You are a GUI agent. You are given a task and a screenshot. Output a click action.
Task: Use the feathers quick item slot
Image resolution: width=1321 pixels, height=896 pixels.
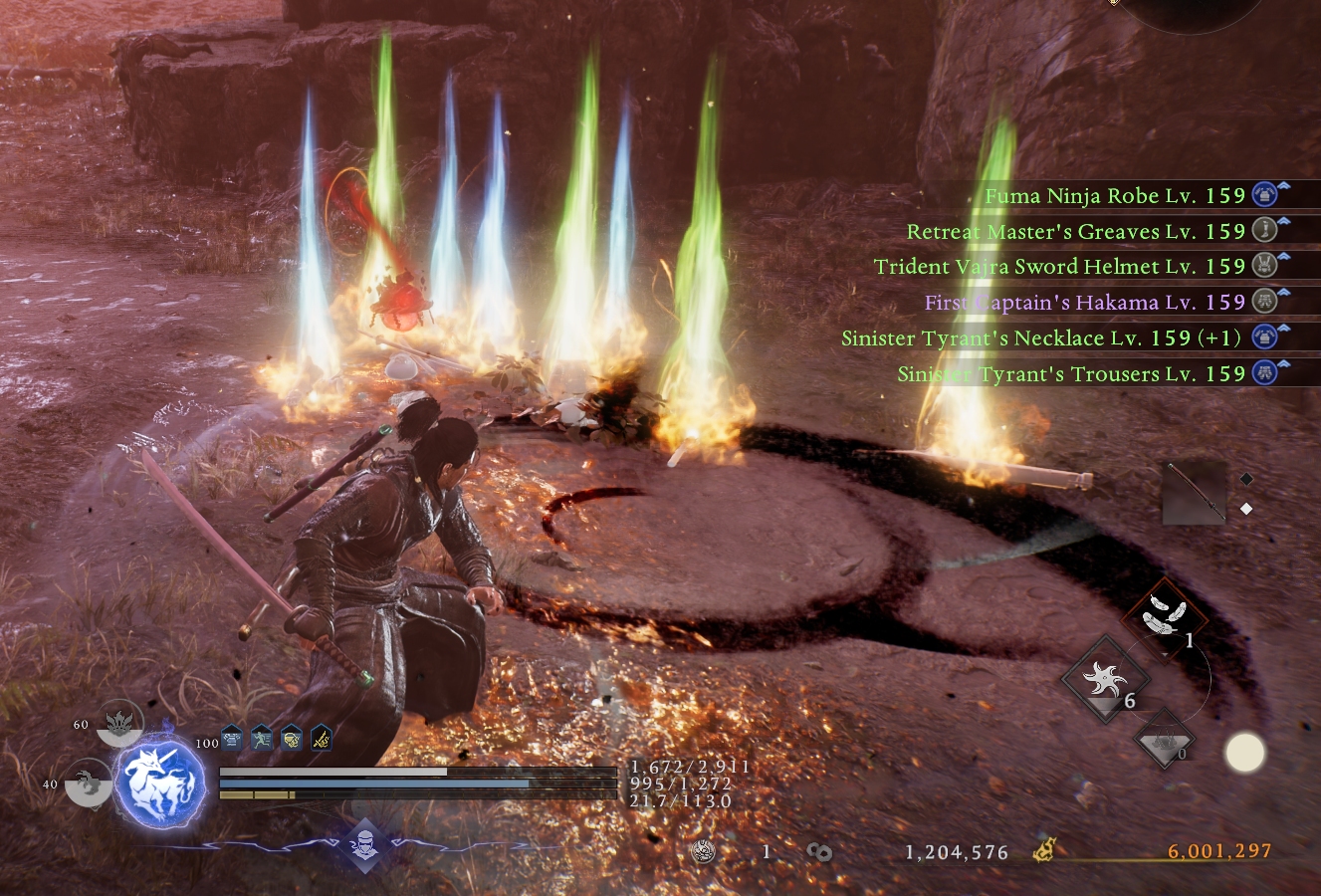click(x=1164, y=615)
